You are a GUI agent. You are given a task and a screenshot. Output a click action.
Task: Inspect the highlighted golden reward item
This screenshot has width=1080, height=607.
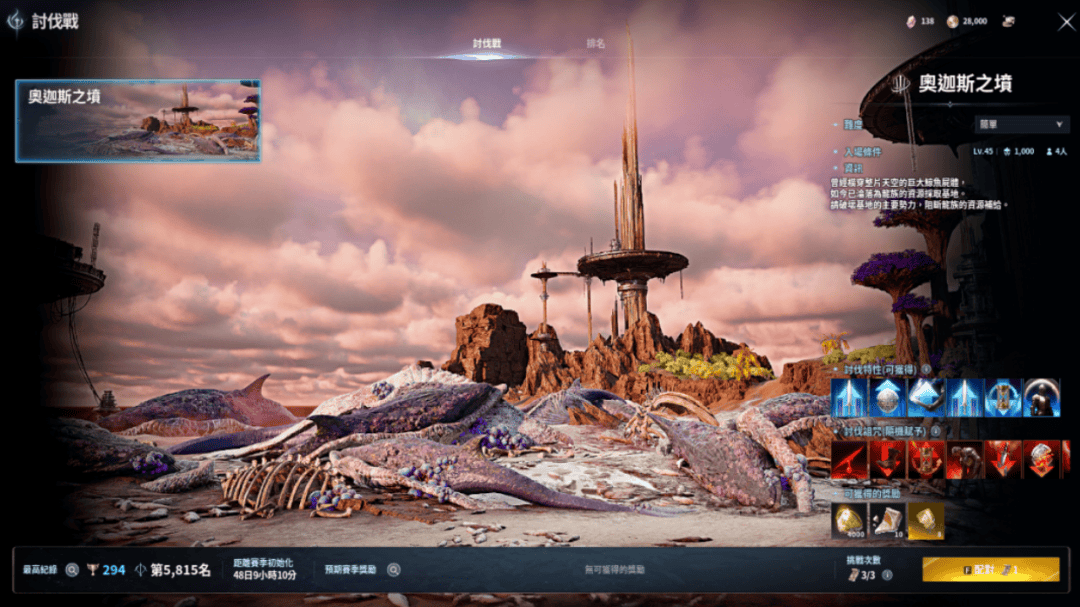[x=926, y=520]
